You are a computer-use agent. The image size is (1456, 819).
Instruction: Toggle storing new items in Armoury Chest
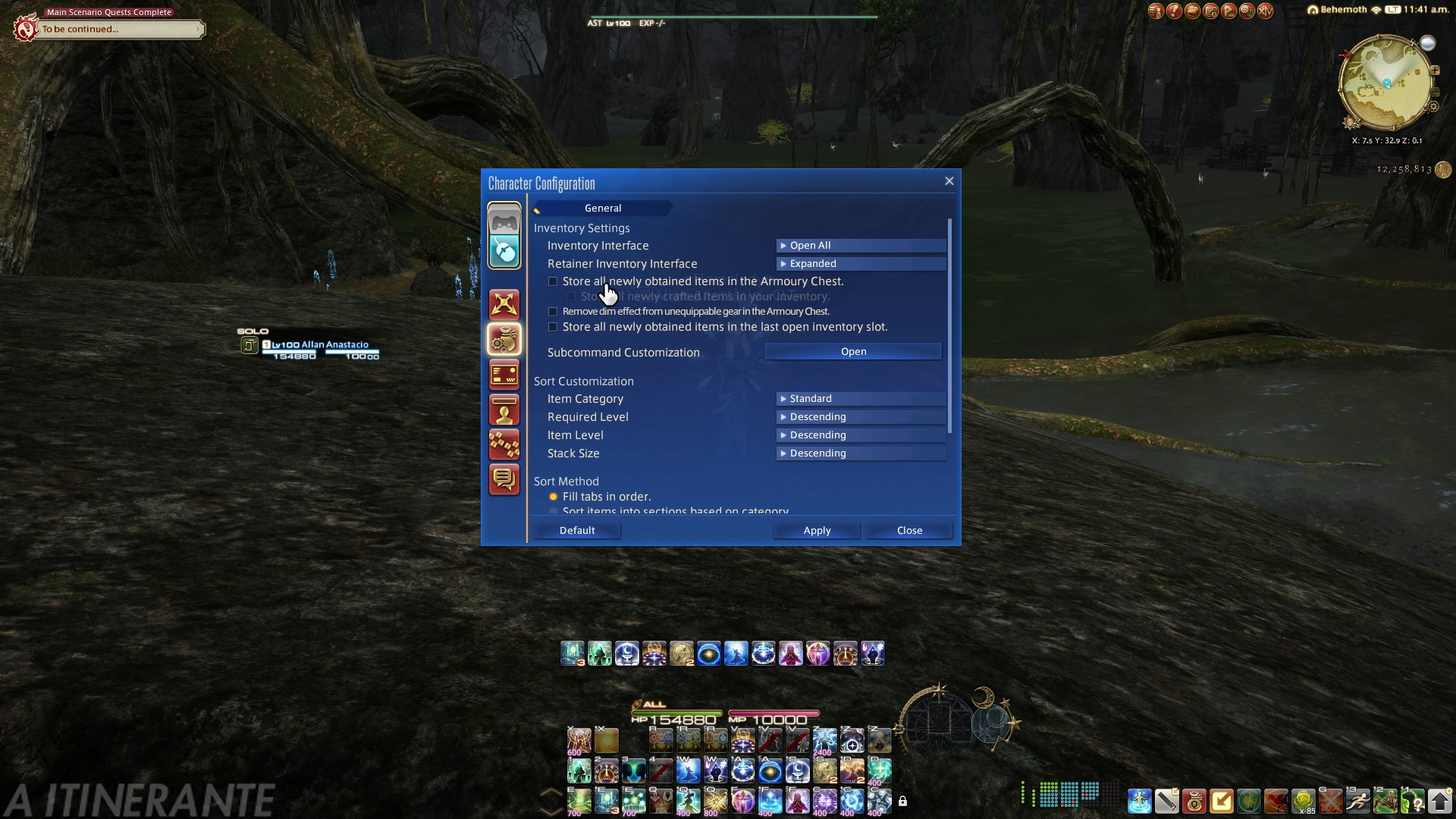coord(553,282)
